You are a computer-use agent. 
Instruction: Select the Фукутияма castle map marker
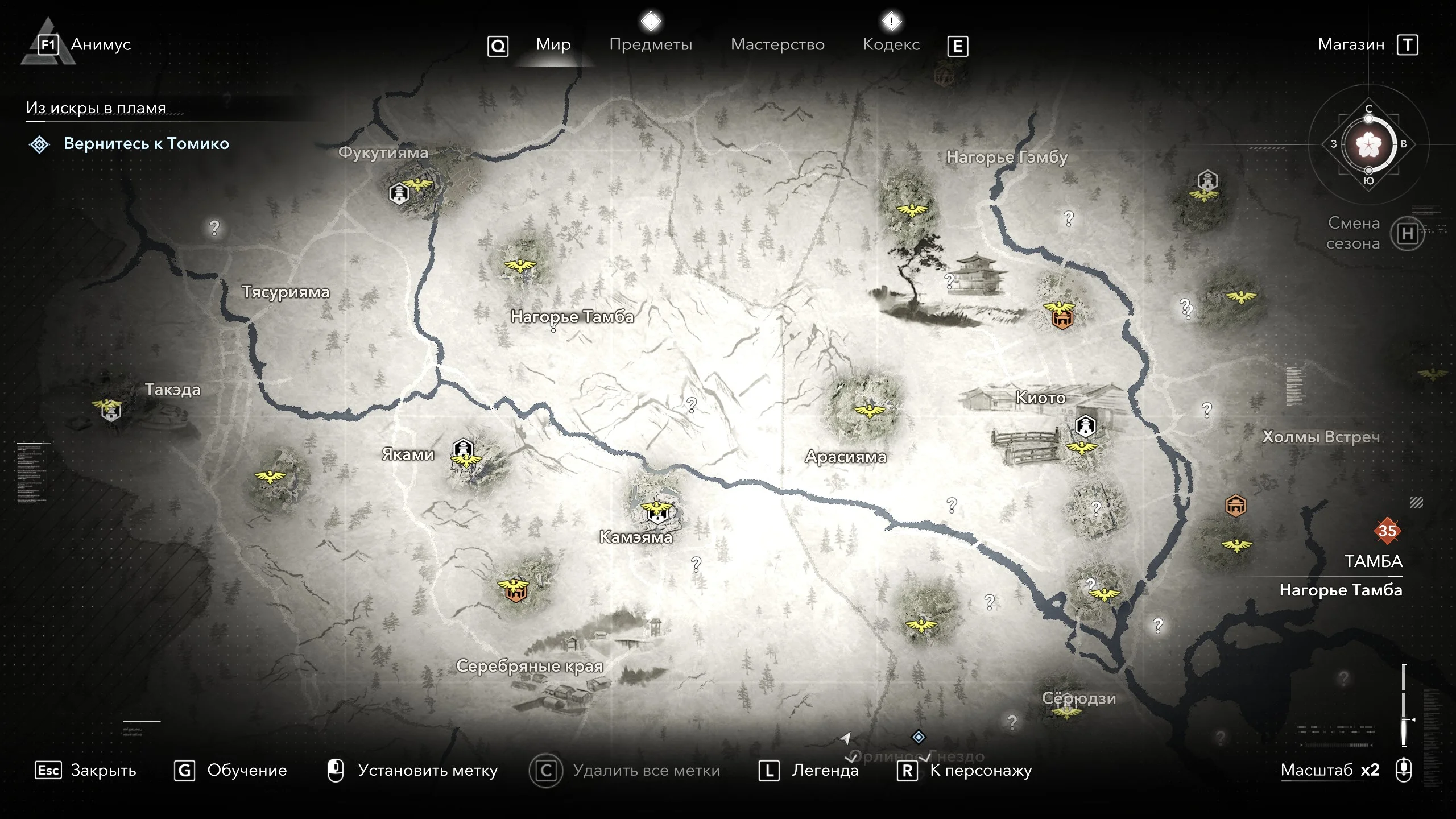tap(399, 194)
